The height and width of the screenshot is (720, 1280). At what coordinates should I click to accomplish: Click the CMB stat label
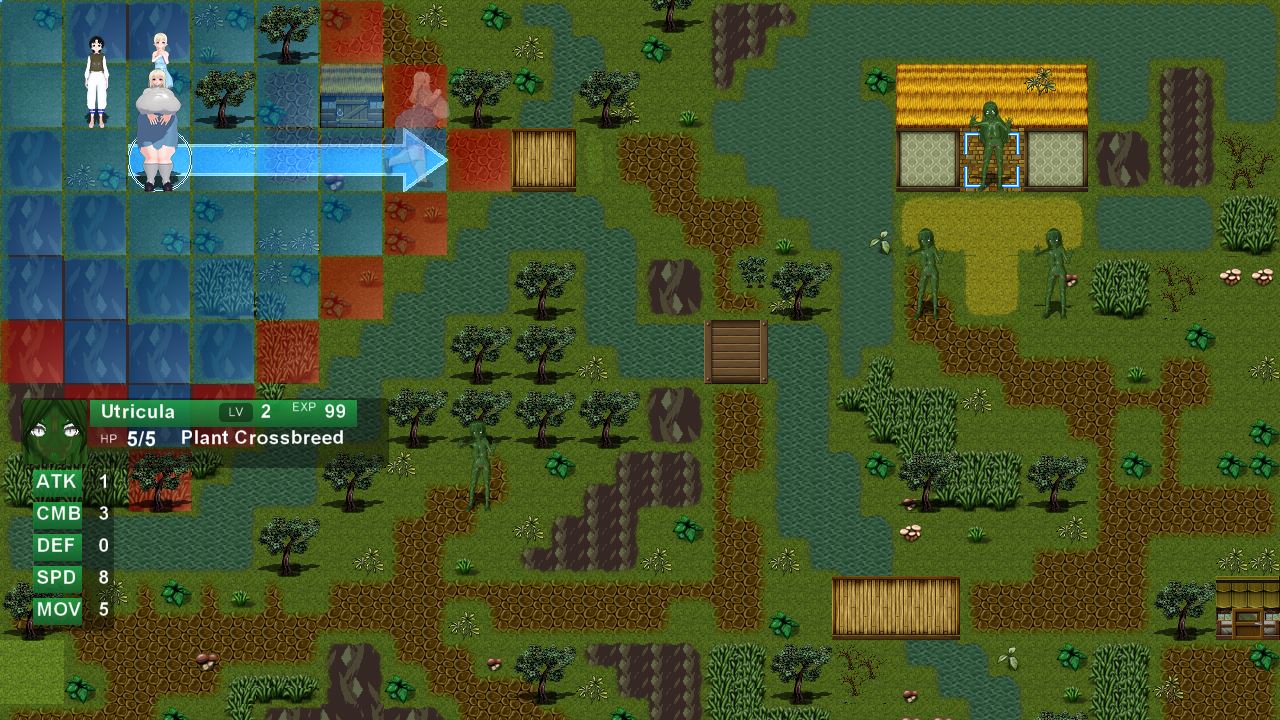click(56, 513)
